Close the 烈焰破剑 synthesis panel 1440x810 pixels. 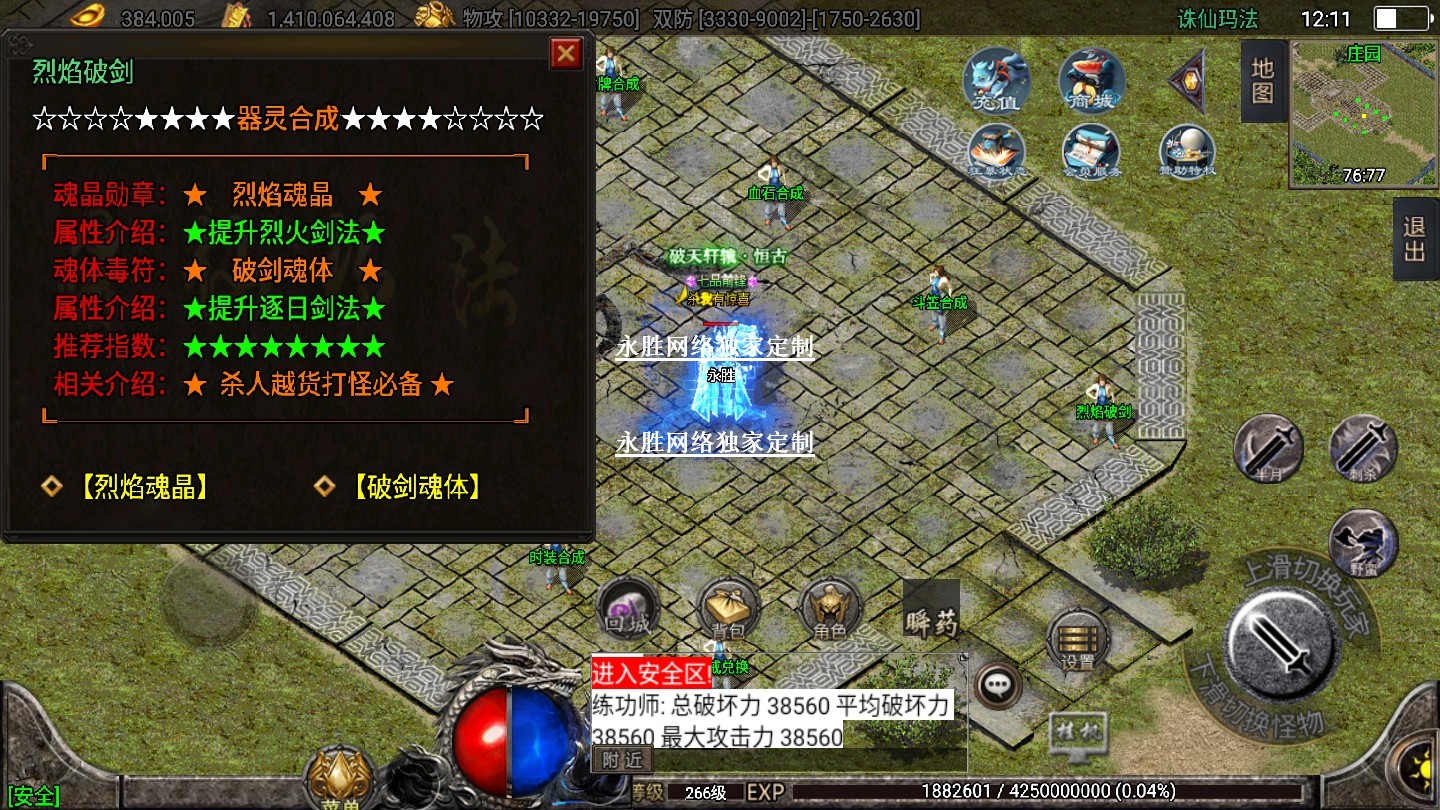(566, 53)
